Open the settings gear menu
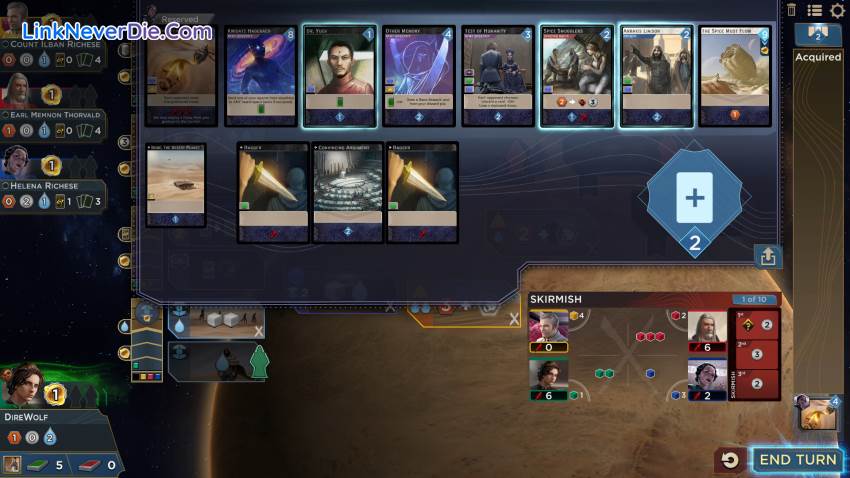 [x=838, y=10]
